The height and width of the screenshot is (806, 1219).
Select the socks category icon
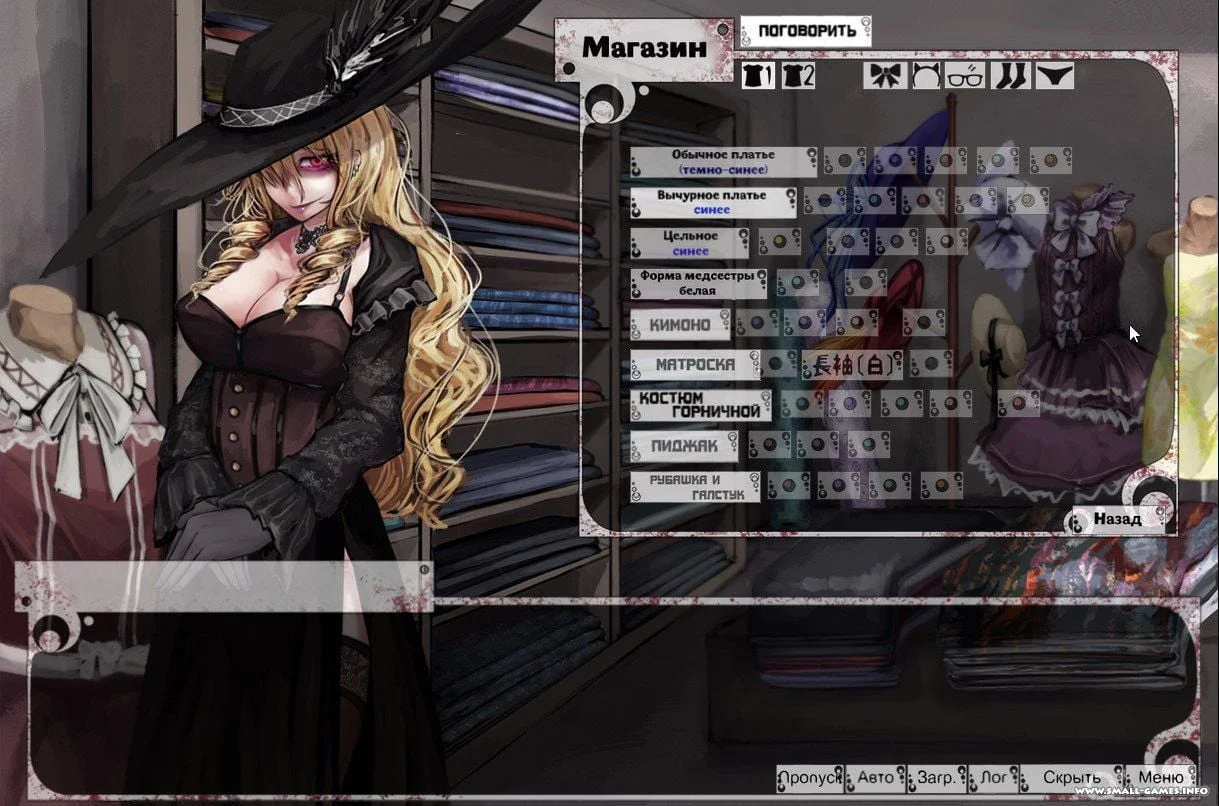1010,75
